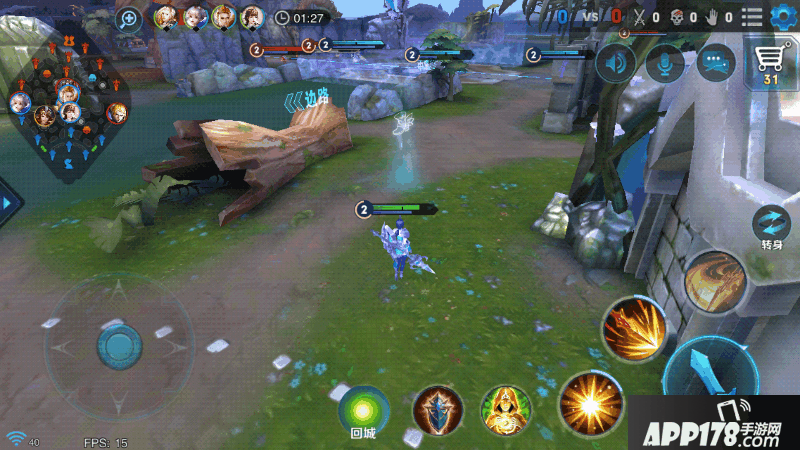Activate the golden slash ability near the wall
The width and height of the screenshot is (800, 450).
point(716,281)
